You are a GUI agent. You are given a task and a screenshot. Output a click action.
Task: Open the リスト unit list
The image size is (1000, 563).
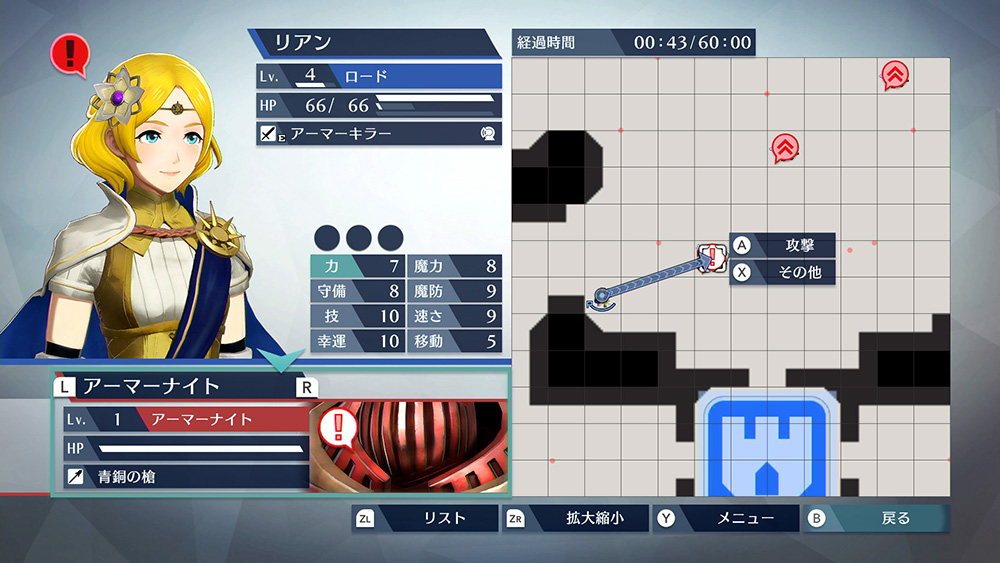(x=425, y=518)
